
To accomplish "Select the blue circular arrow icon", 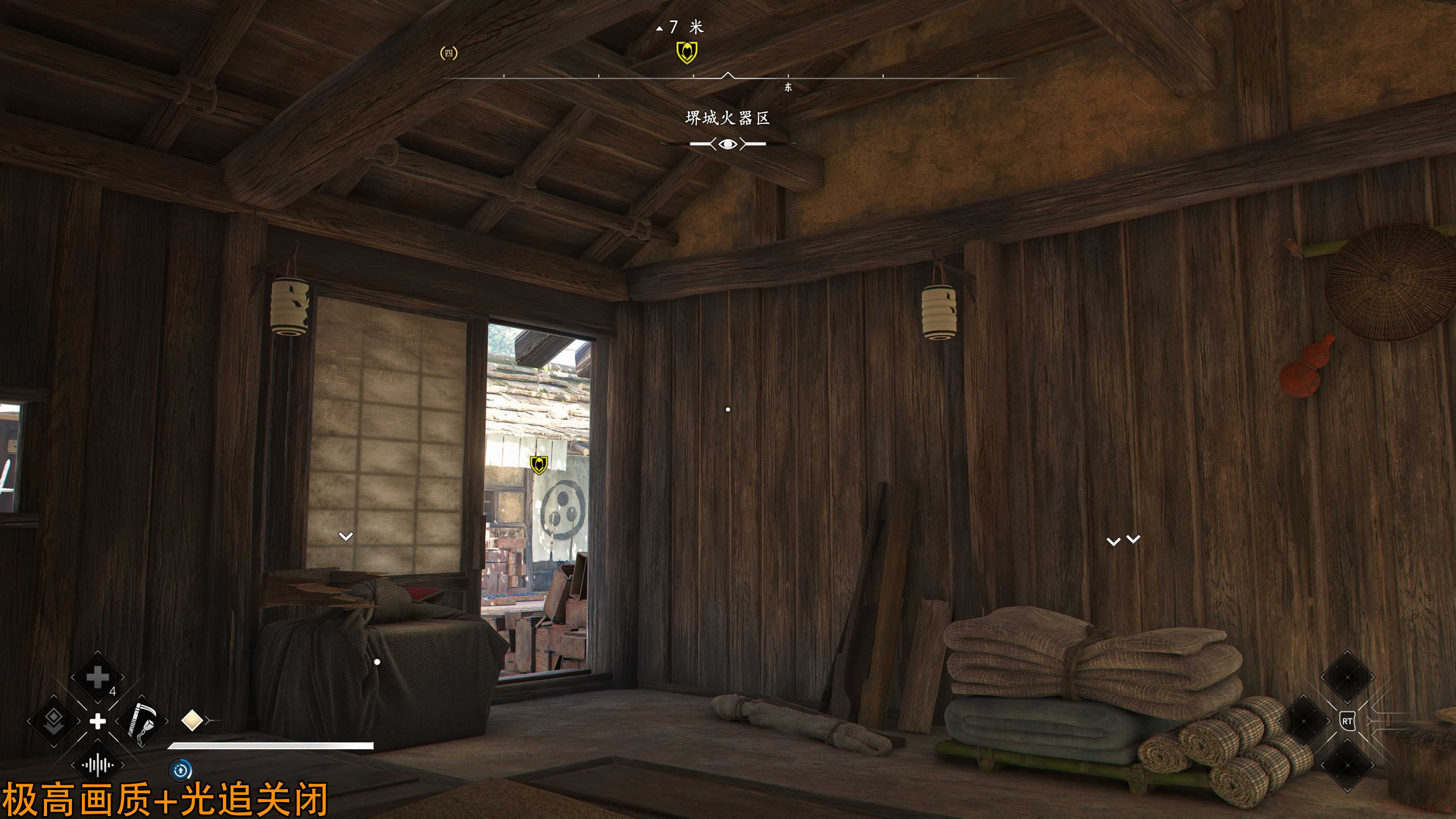I will pos(181,770).
